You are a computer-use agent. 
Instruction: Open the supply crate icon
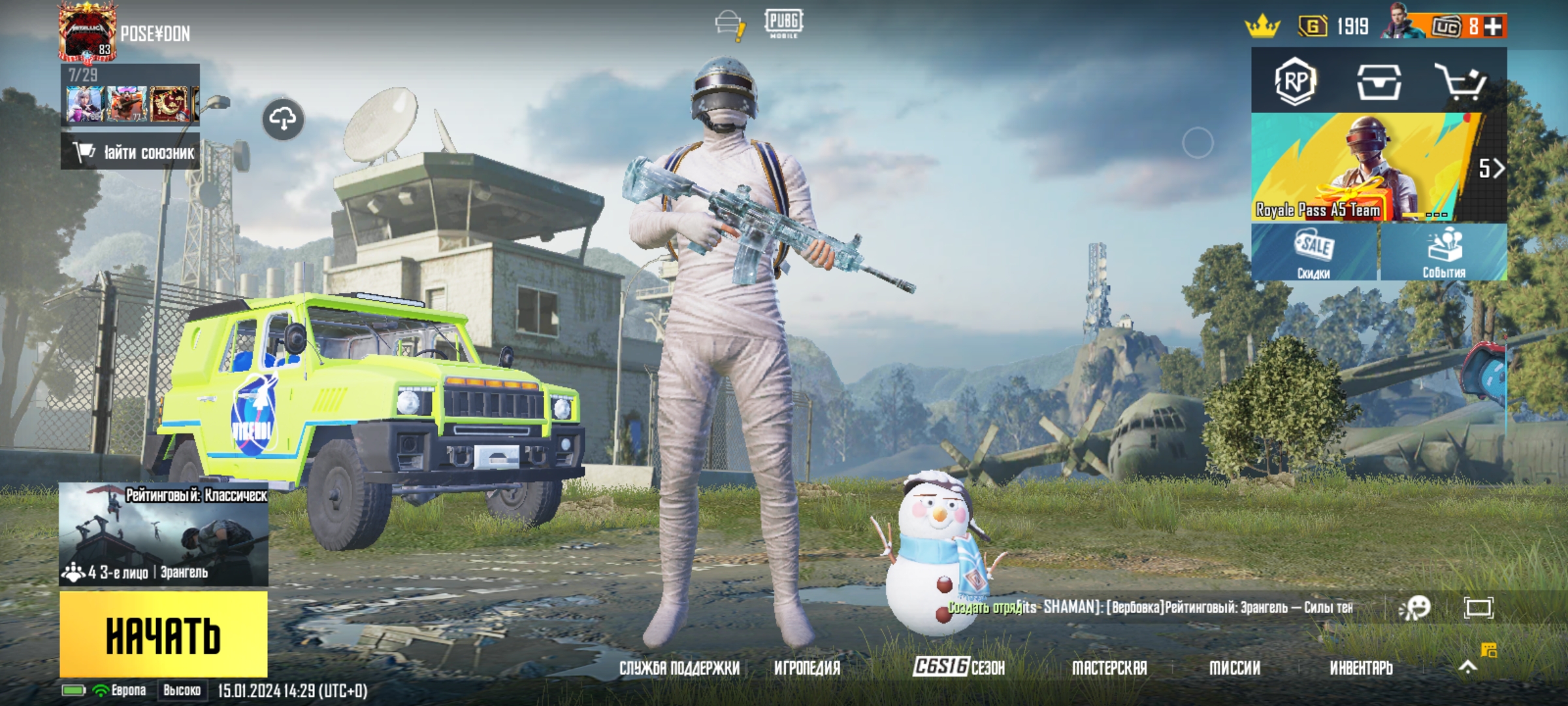[x=1379, y=82]
